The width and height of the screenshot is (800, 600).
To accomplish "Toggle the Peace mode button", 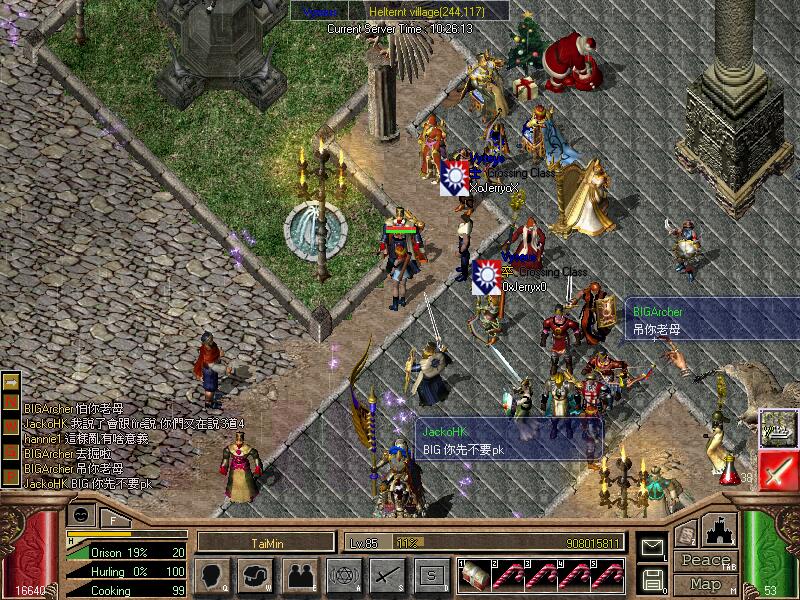I will point(704,560).
